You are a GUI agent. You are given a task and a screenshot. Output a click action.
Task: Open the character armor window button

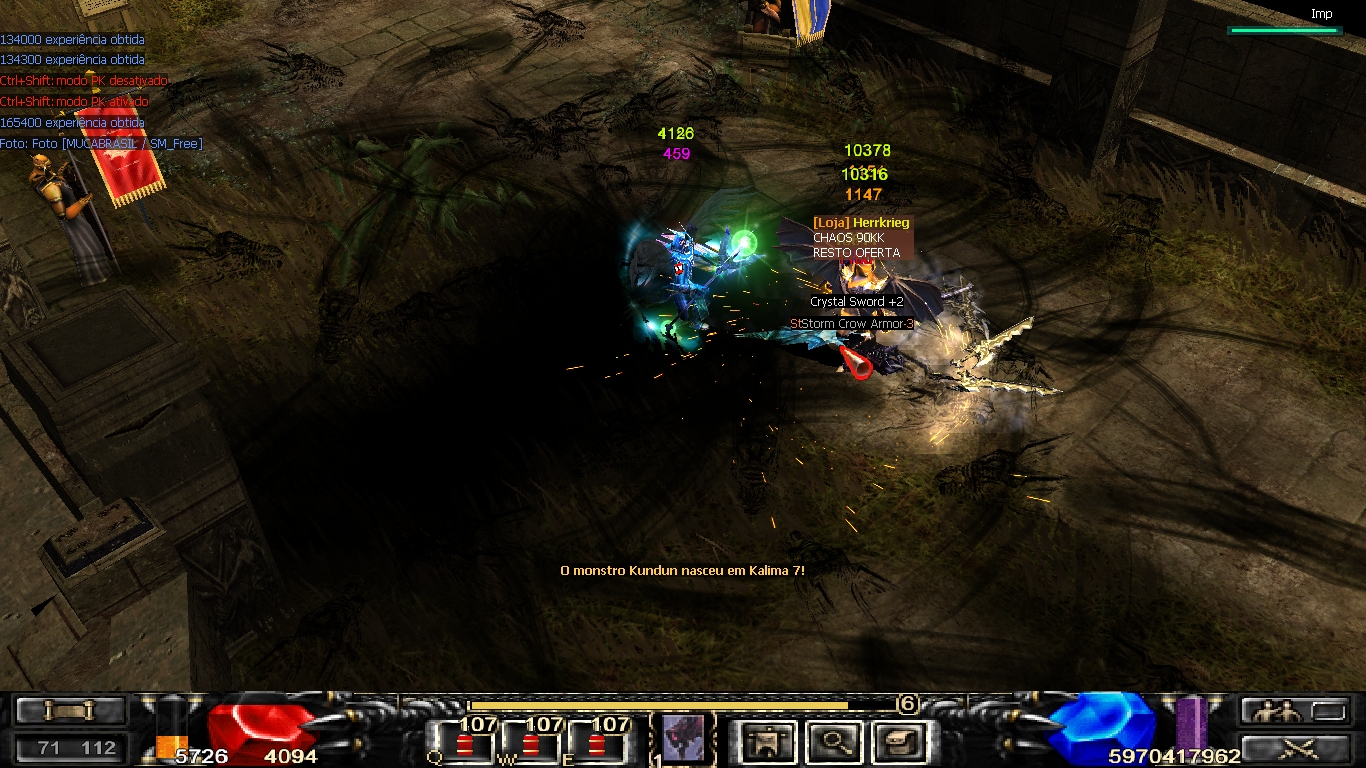click(x=768, y=741)
